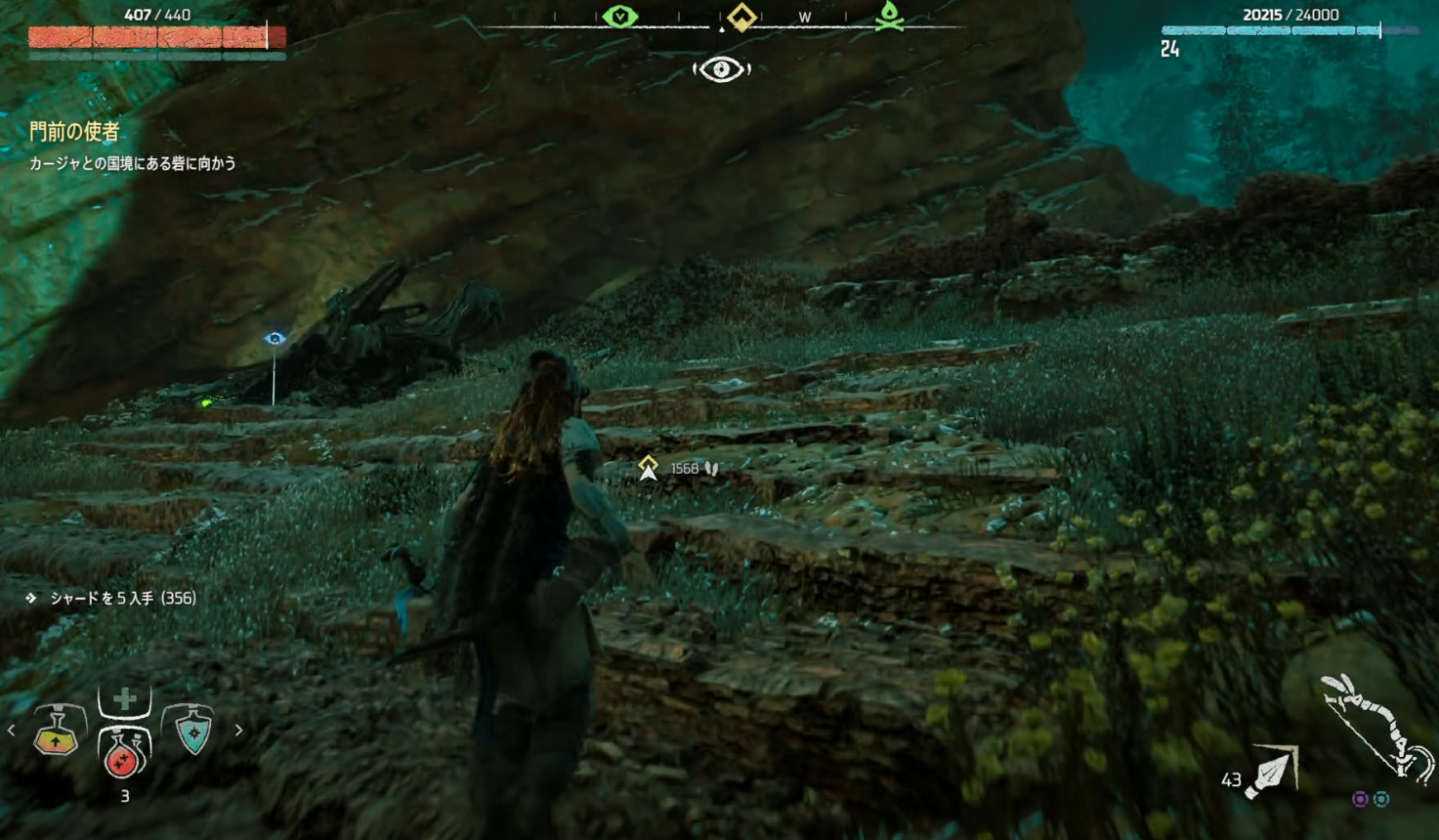Click the arrow ammo type icon
The width and height of the screenshot is (1439, 840).
[1274, 773]
